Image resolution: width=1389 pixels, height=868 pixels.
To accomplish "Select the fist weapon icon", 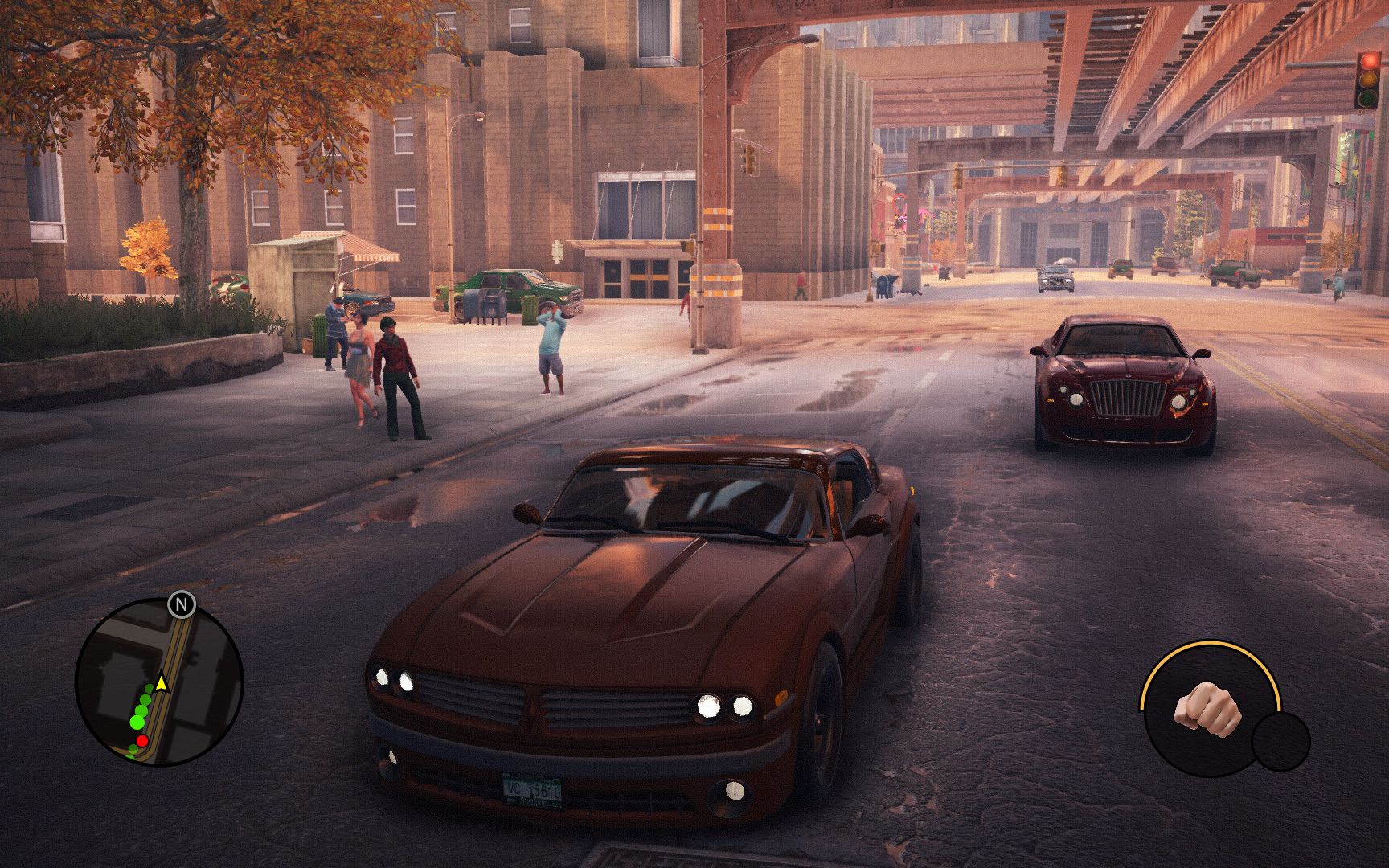I will tap(1207, 707).
